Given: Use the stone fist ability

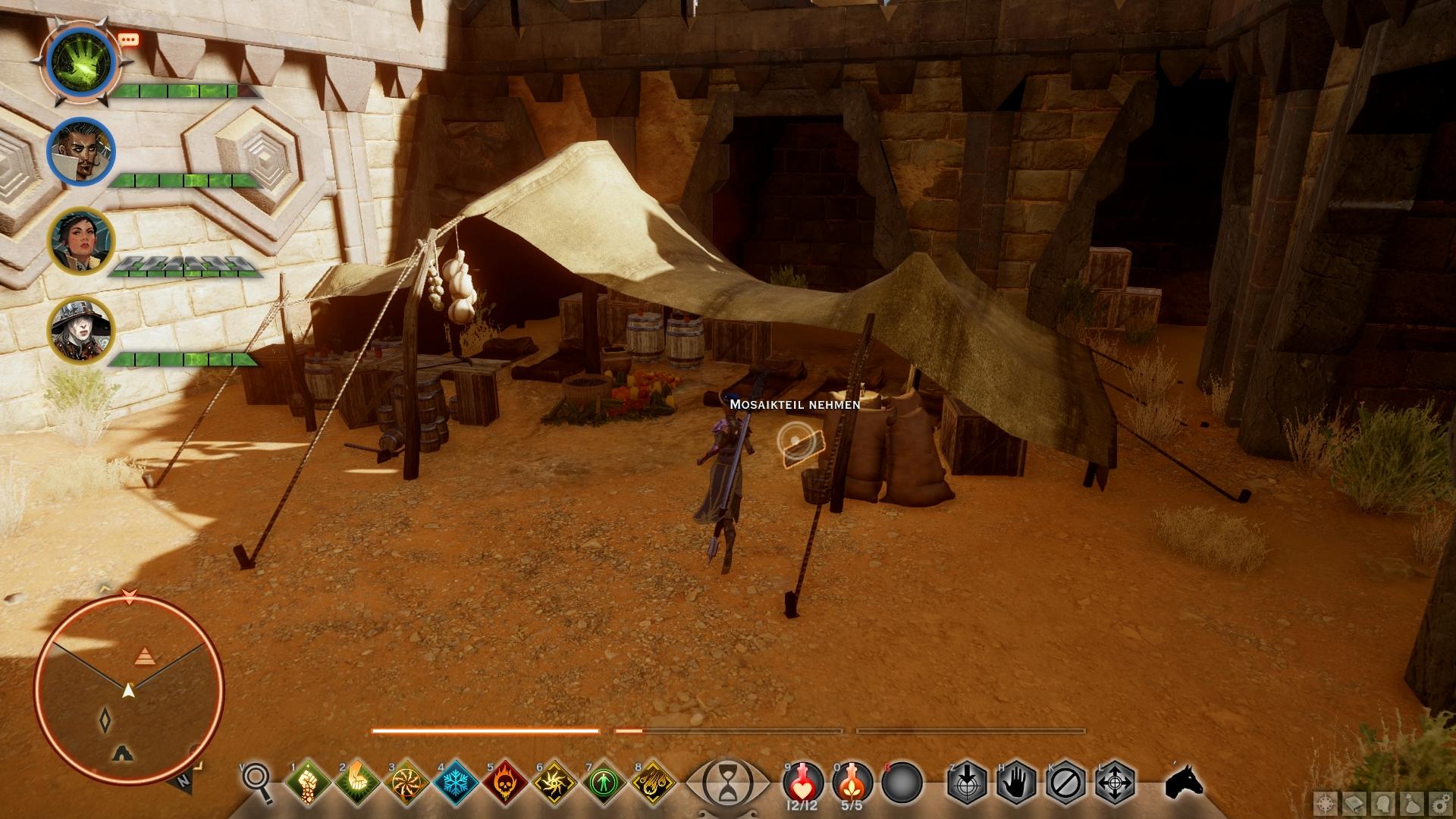Looking at the screenshot, I should (307, 782).
